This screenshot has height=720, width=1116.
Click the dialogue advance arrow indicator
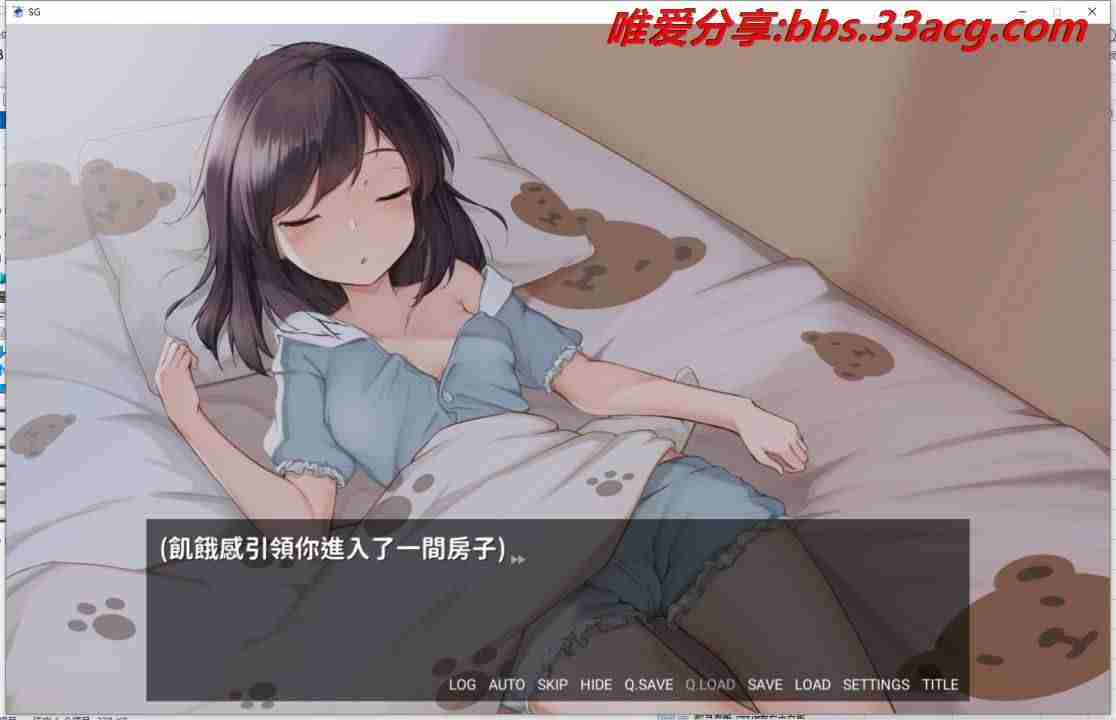pyautogui.click(x=518, y=560)
